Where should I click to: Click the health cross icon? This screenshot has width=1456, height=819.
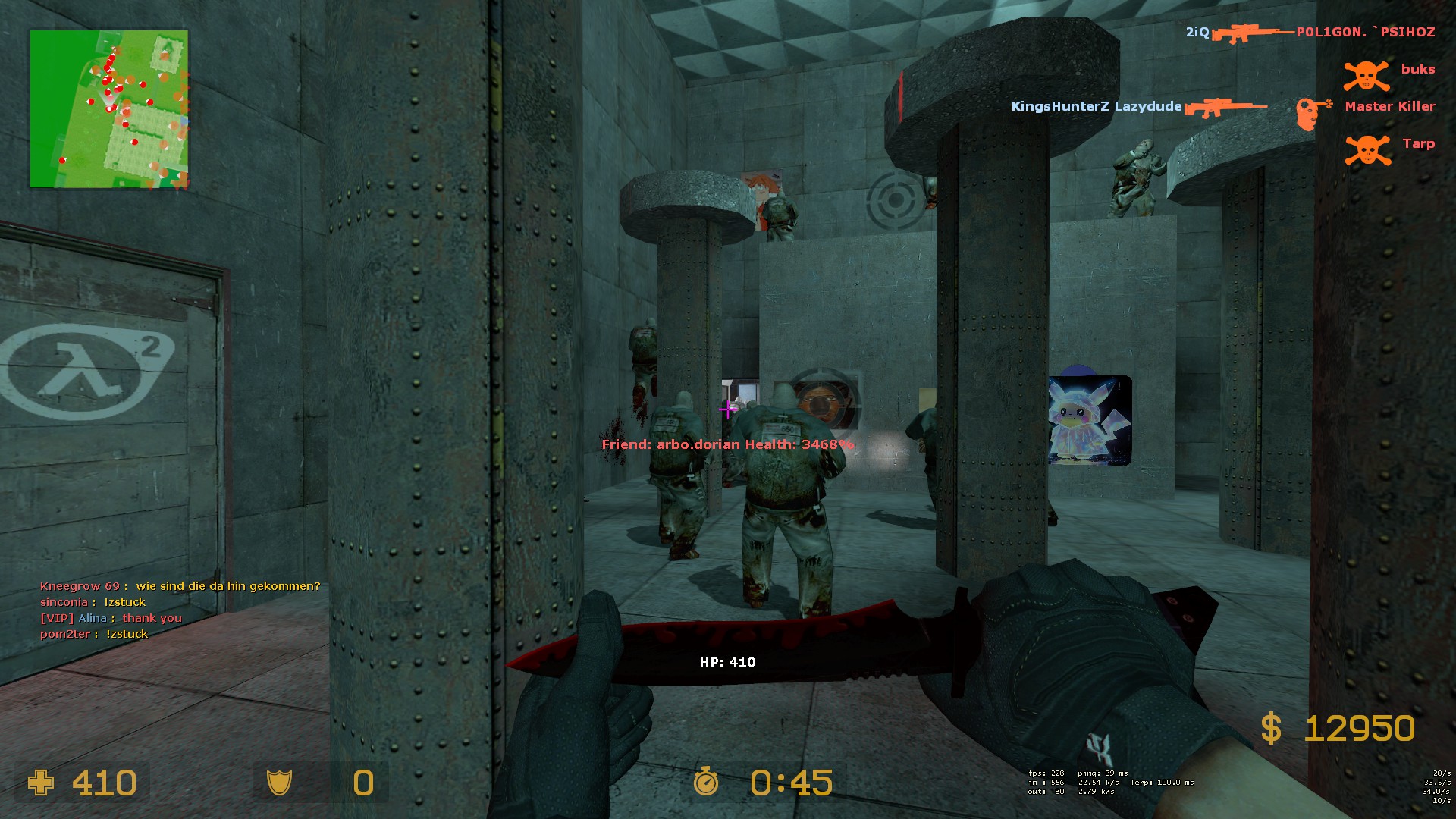(x=41, y=783)
